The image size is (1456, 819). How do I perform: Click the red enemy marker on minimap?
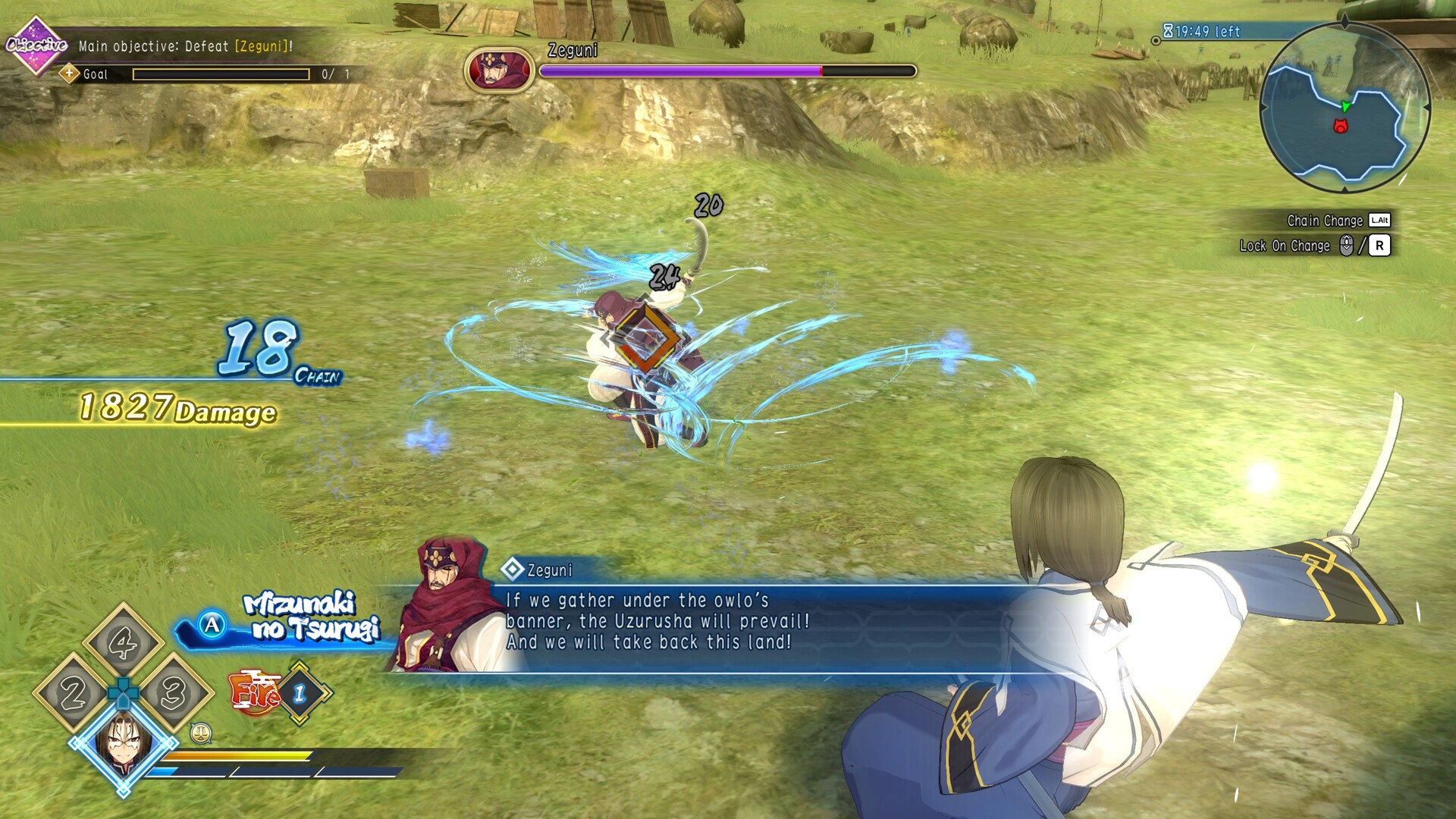1340,127
